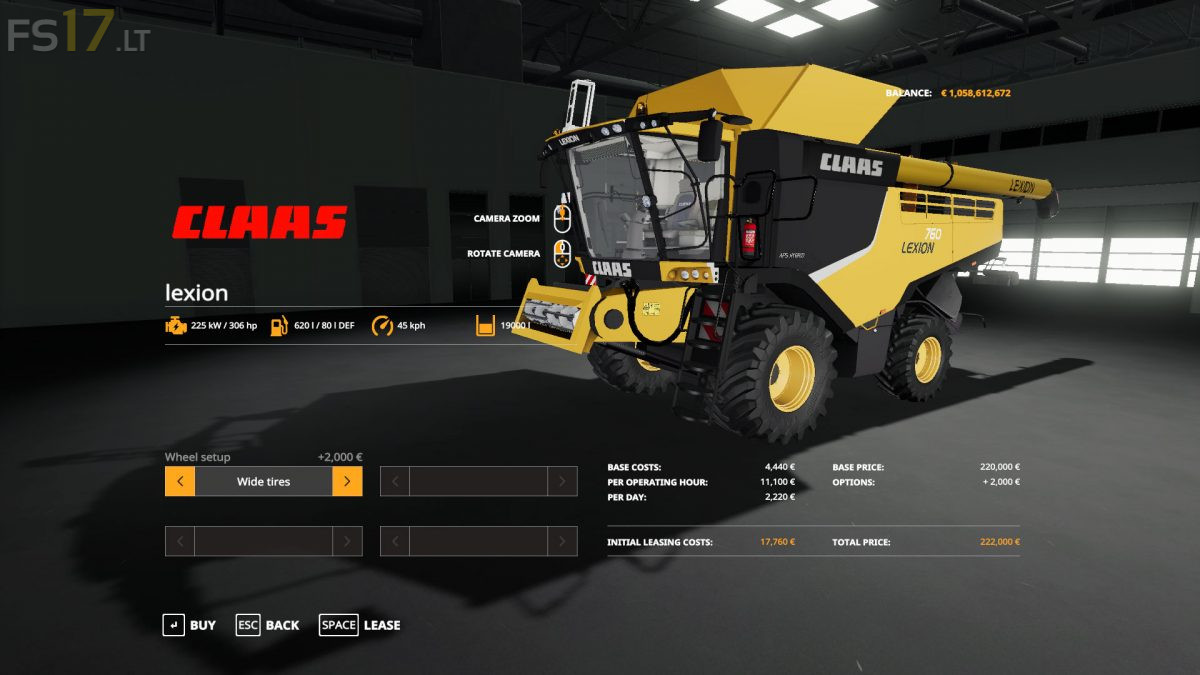Lease the Lexion harvester
1200x675 pixels.
point(360,625)
